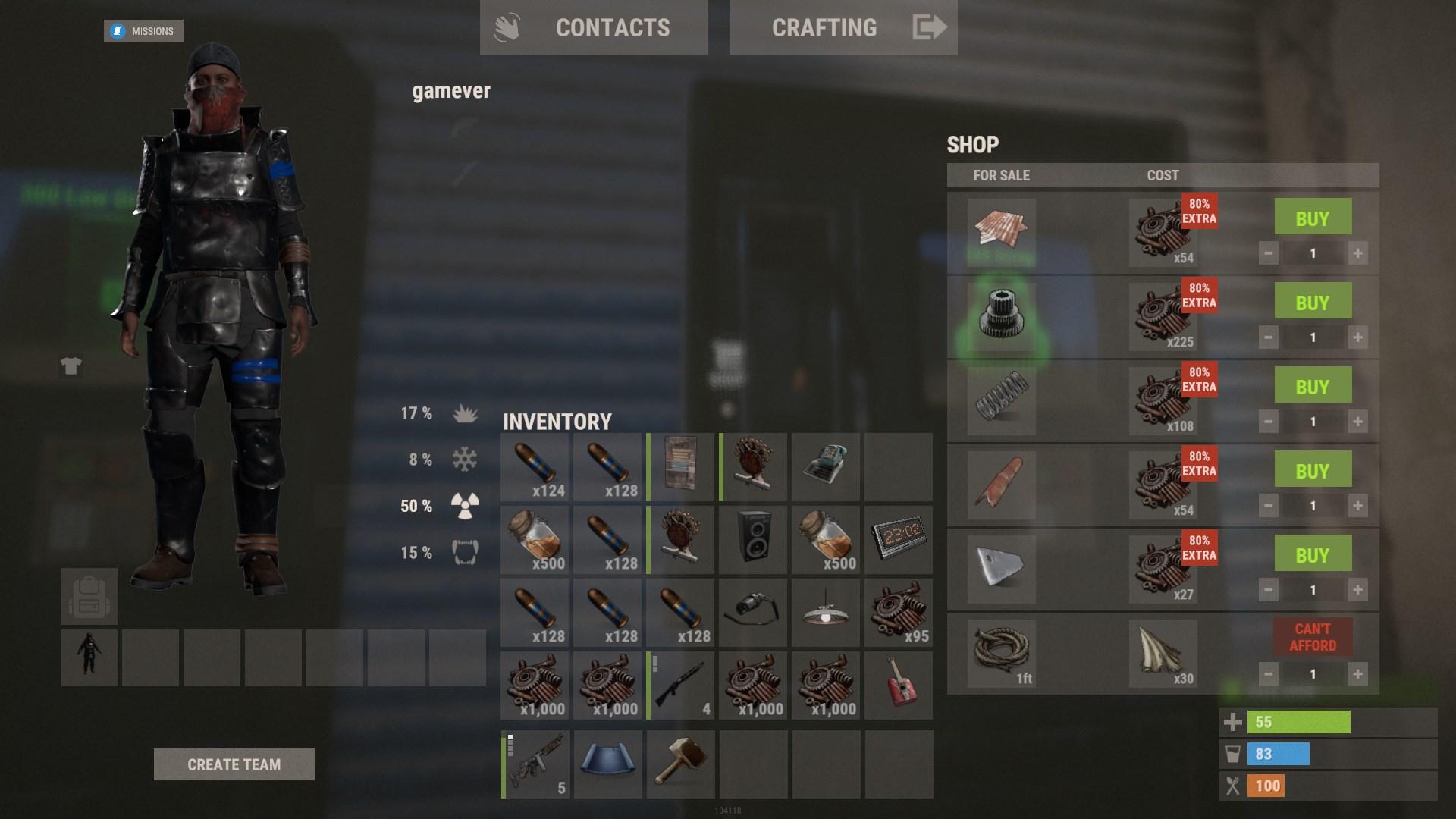This screenshot has height=819, width=1456.
Task: Increase quantity for the rope offer
Action: [1357, 673]
